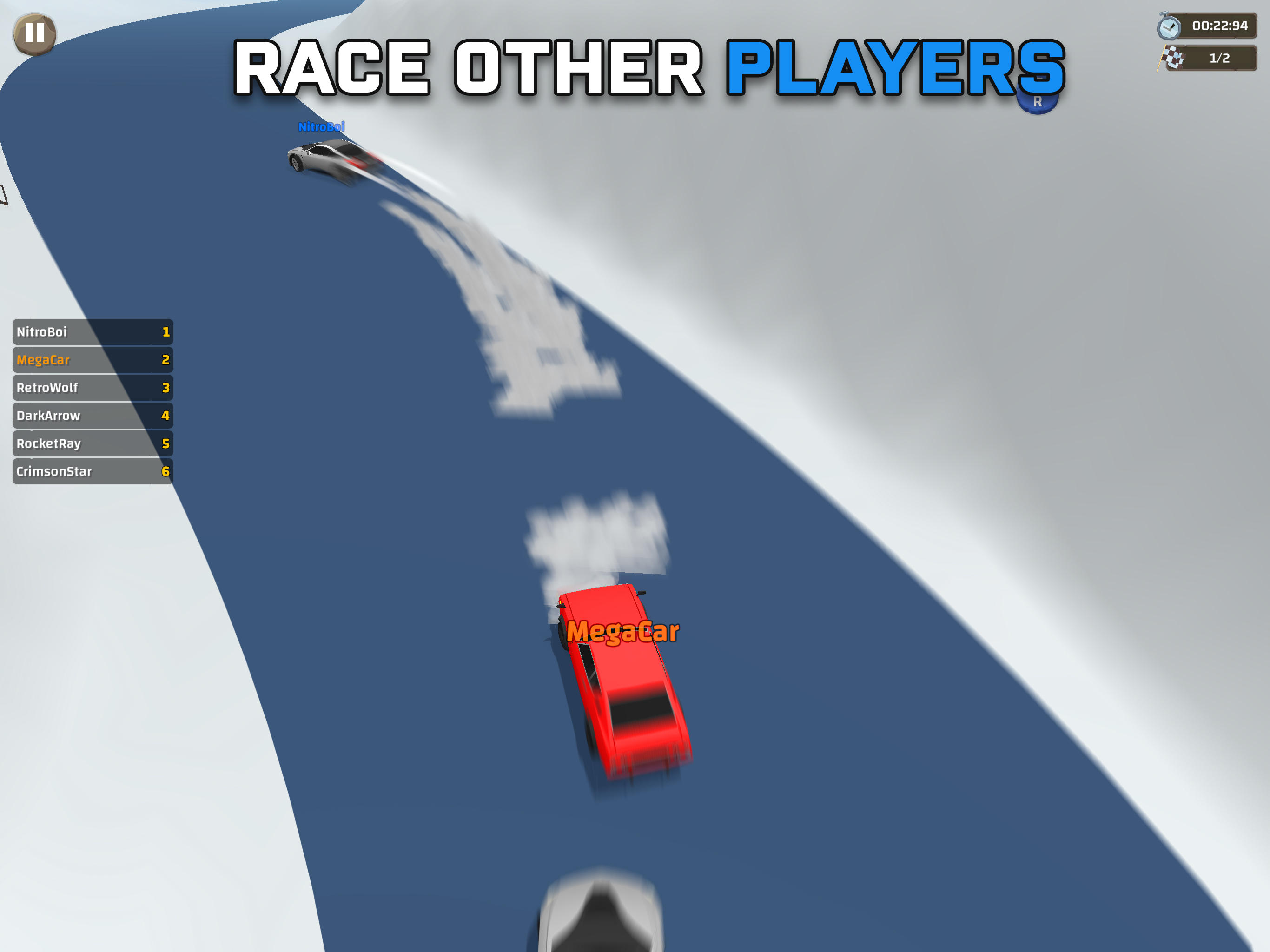The width and height of the screenshot is (1270, 952).
Task: Select RocketRay in the standings list
Action: [92, 443]
